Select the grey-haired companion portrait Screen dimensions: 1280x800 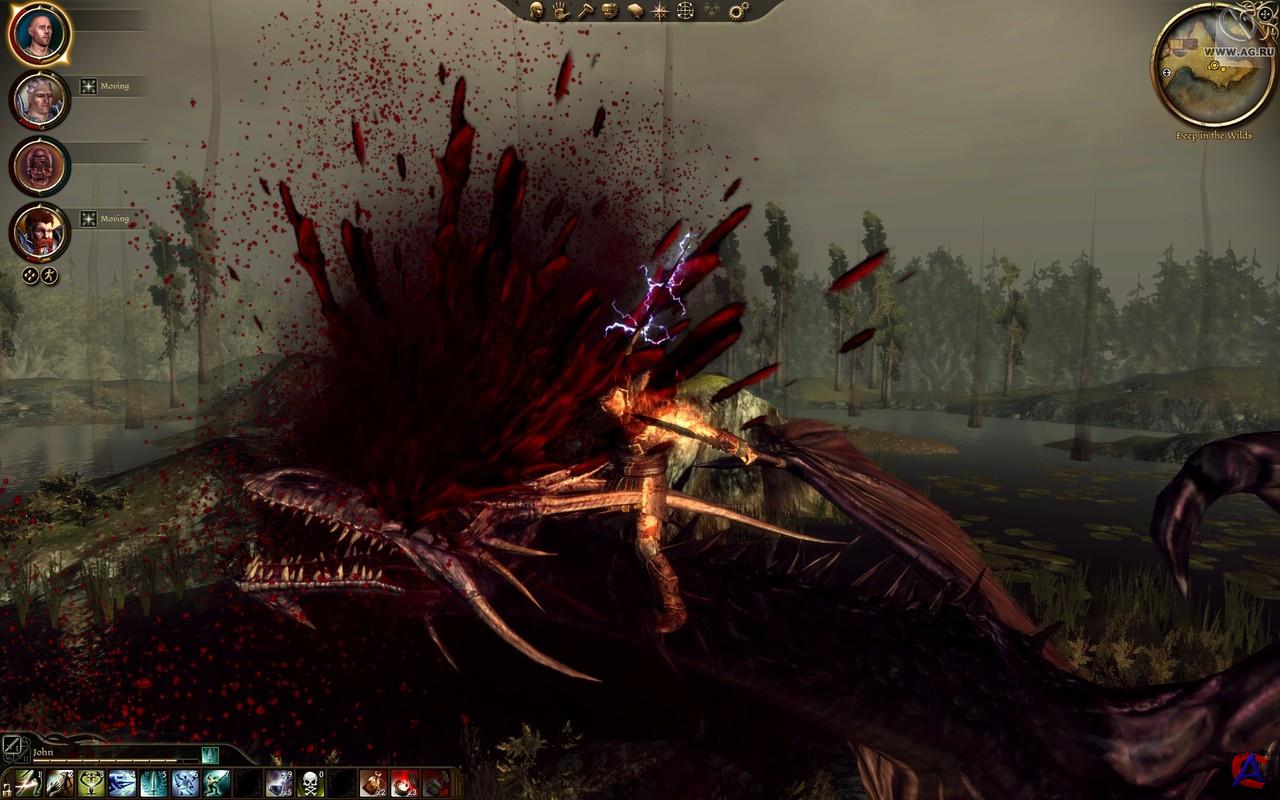point(40,99)
